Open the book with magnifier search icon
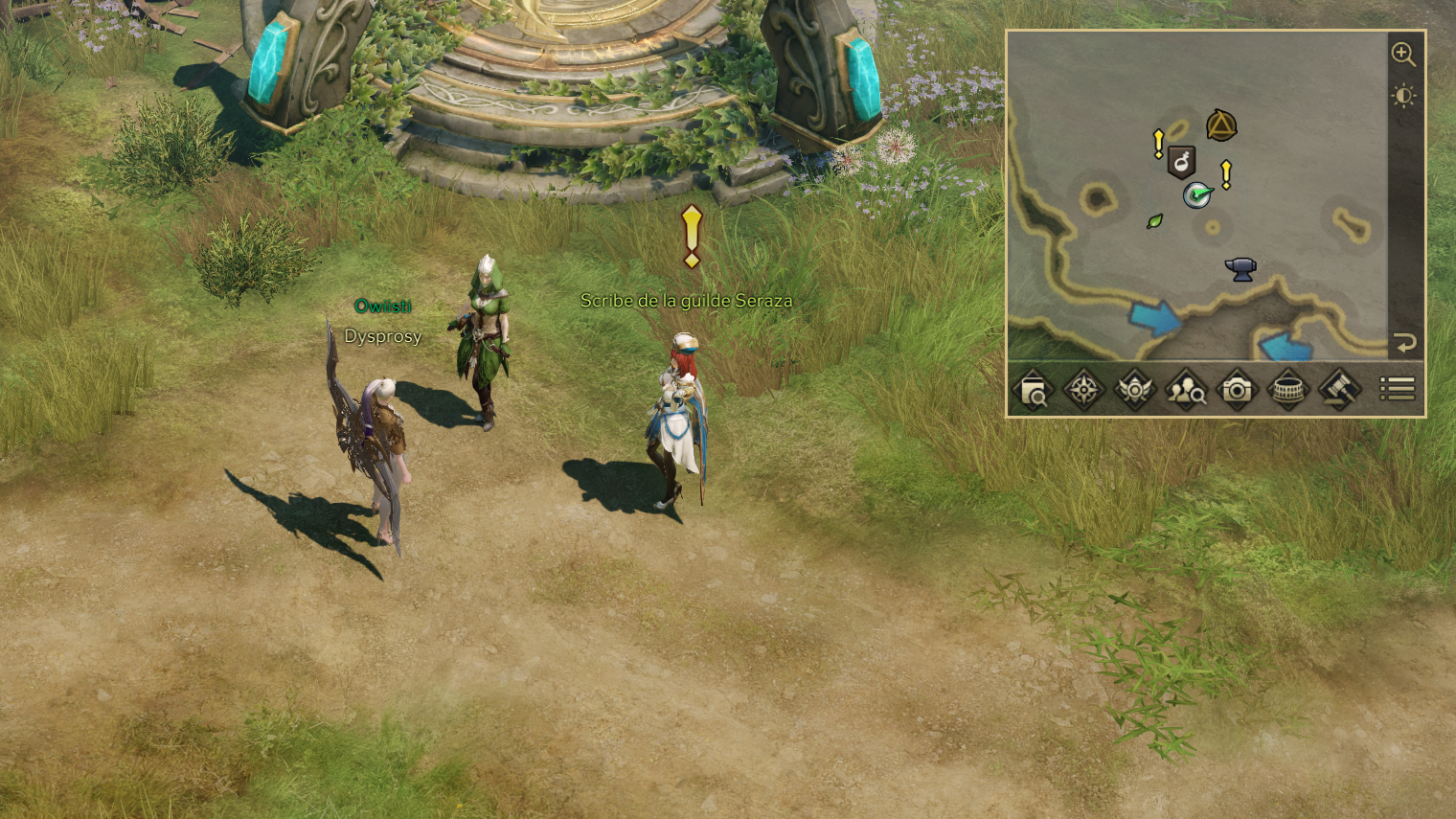1456x819 pixels. pyautogui.click(x=1033, y=390)
